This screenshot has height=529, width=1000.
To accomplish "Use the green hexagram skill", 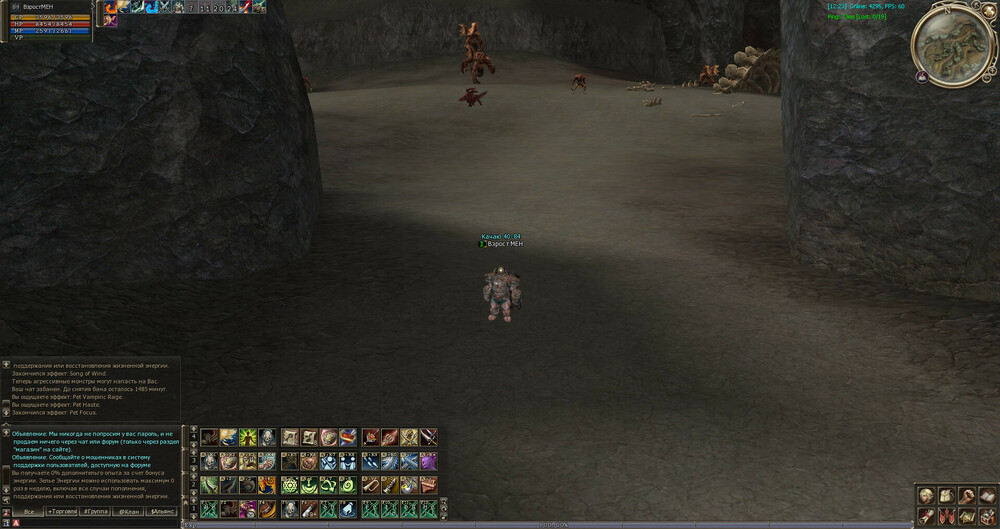I will 290,485.
